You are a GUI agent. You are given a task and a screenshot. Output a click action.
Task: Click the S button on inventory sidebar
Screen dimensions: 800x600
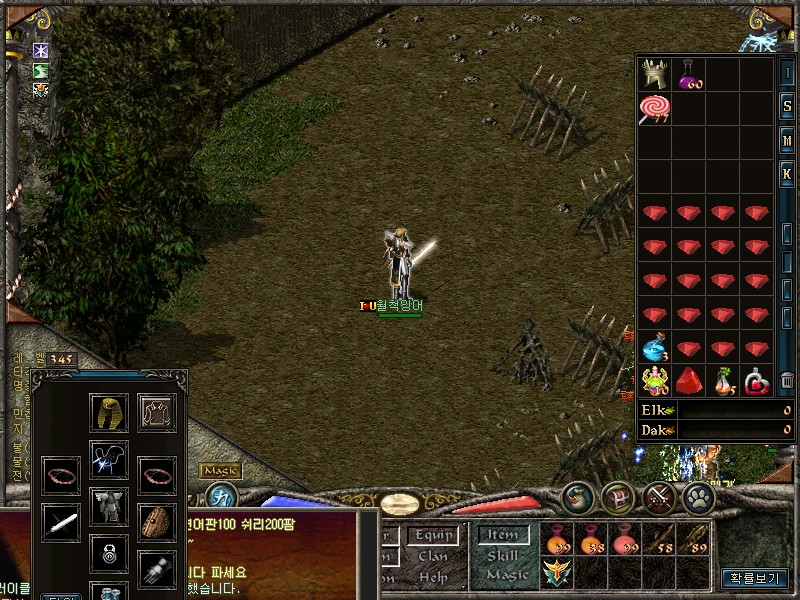coord(787,107)
